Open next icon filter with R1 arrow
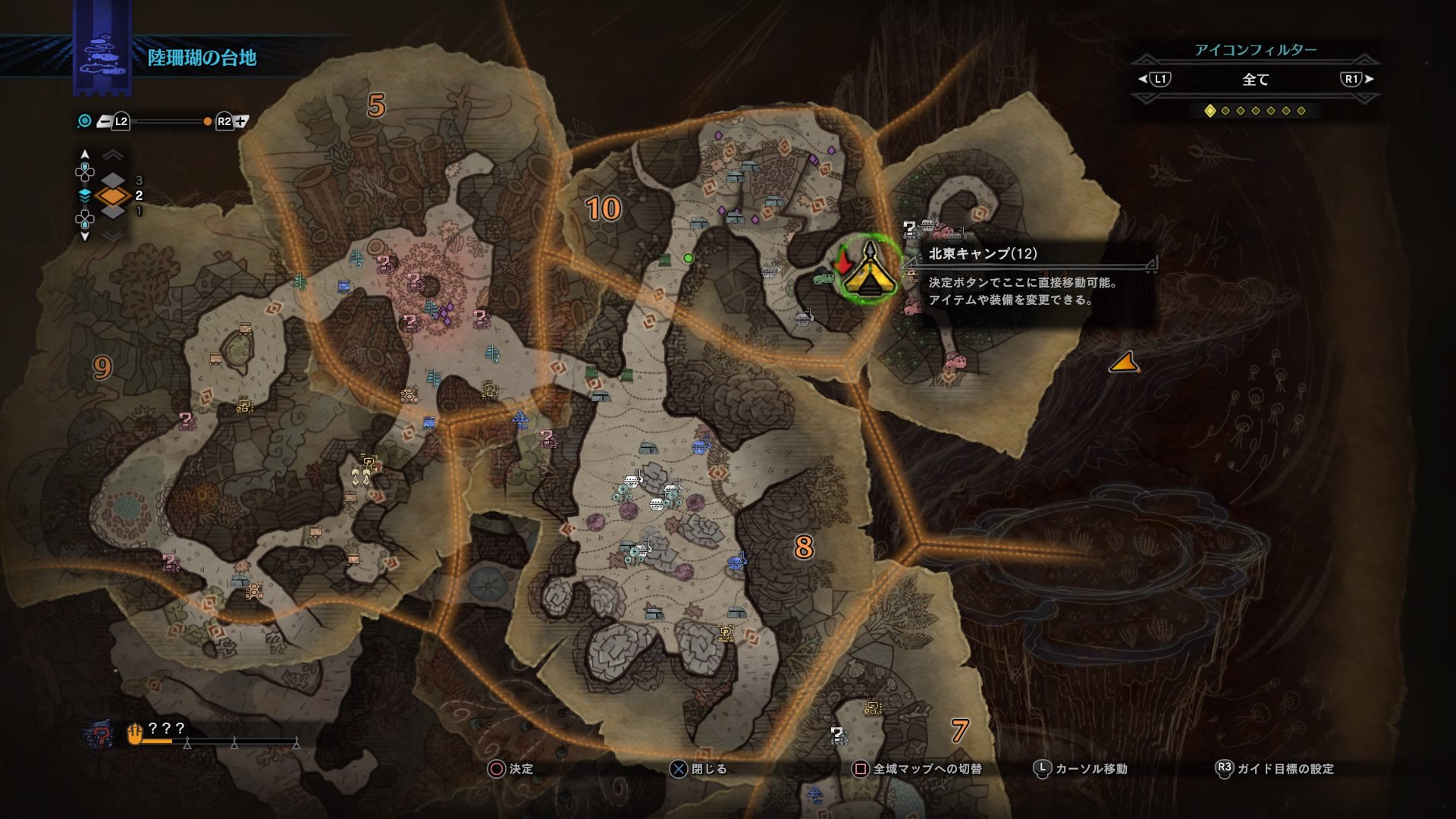The height and width of the screenshot is (819, 1456). 1357,79
